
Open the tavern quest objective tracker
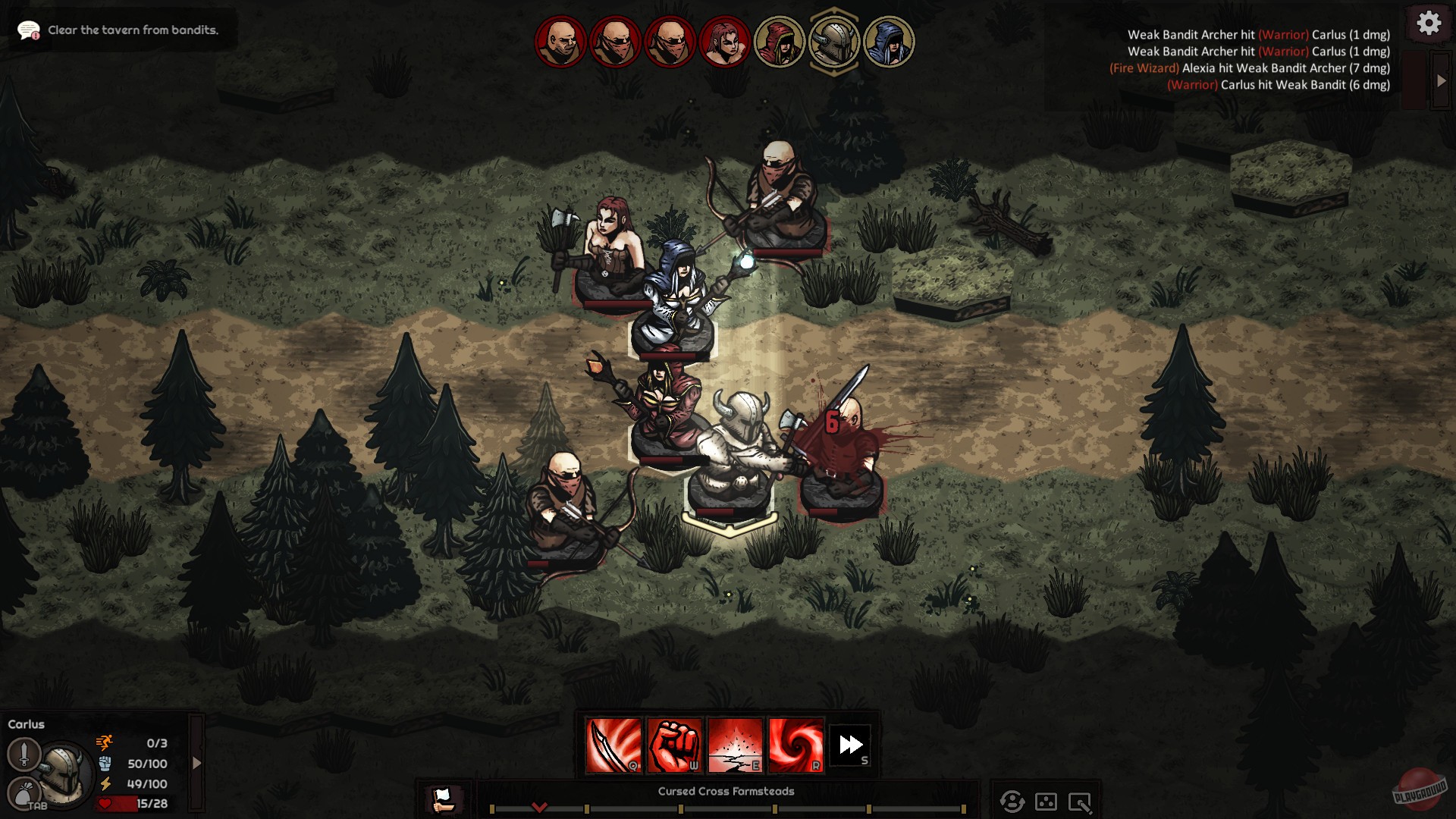point(120,30)
